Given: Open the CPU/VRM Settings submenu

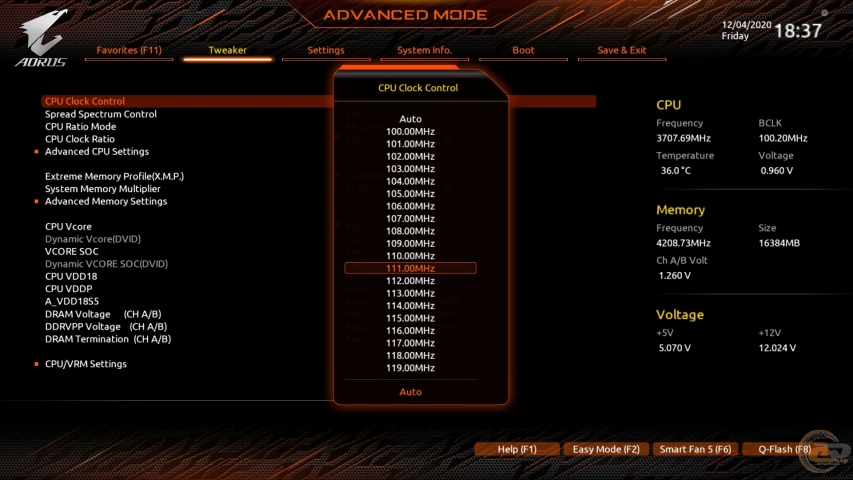Looking at the screenshot, I should 86,364.
